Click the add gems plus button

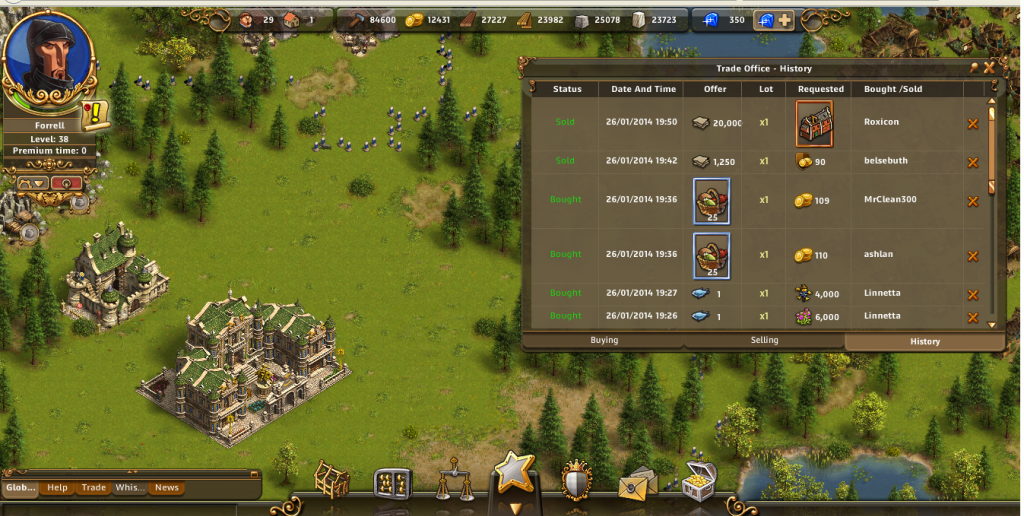click(786, 20)
